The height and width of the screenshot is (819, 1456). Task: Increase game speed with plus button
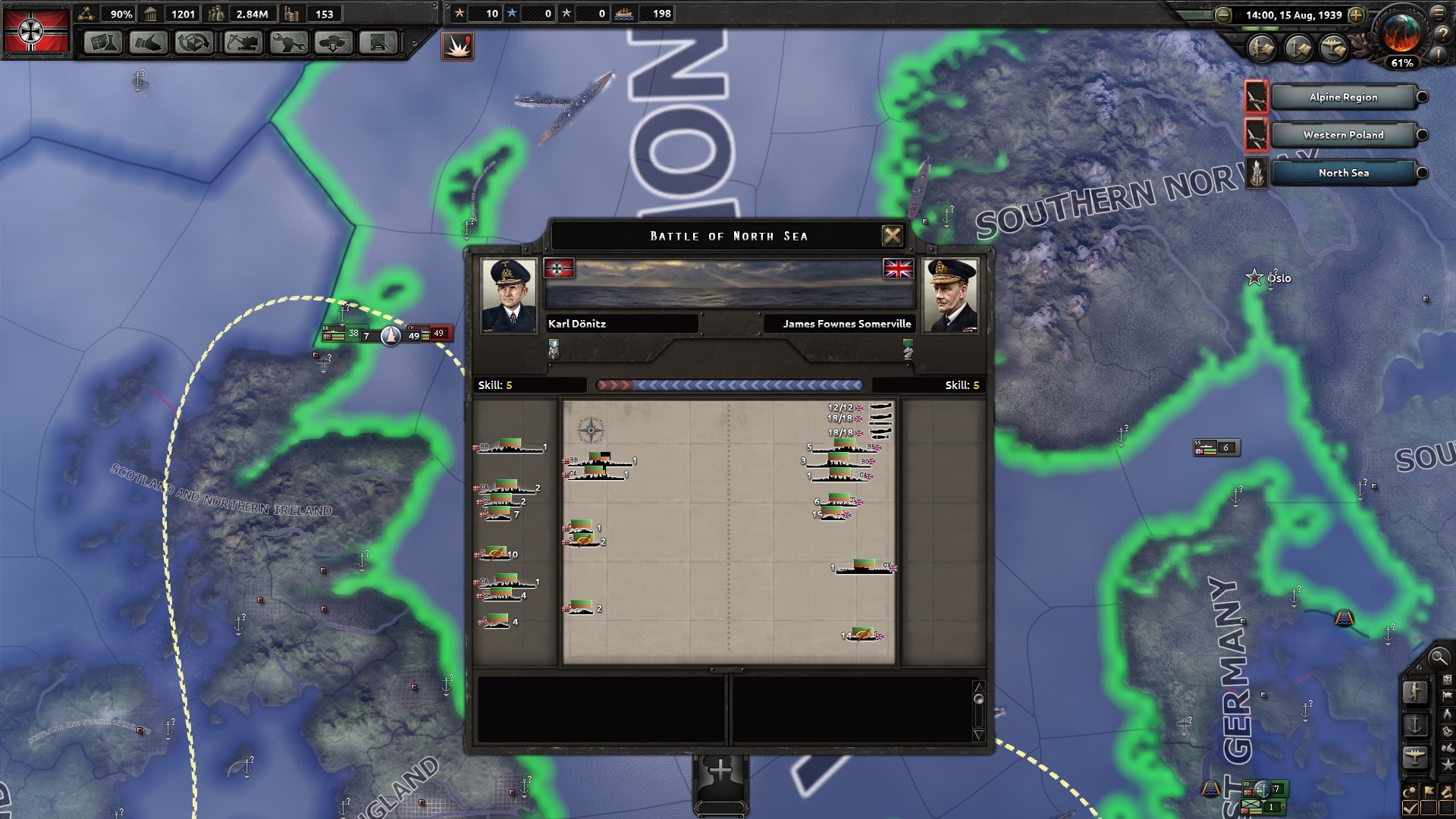[1356, 15]
